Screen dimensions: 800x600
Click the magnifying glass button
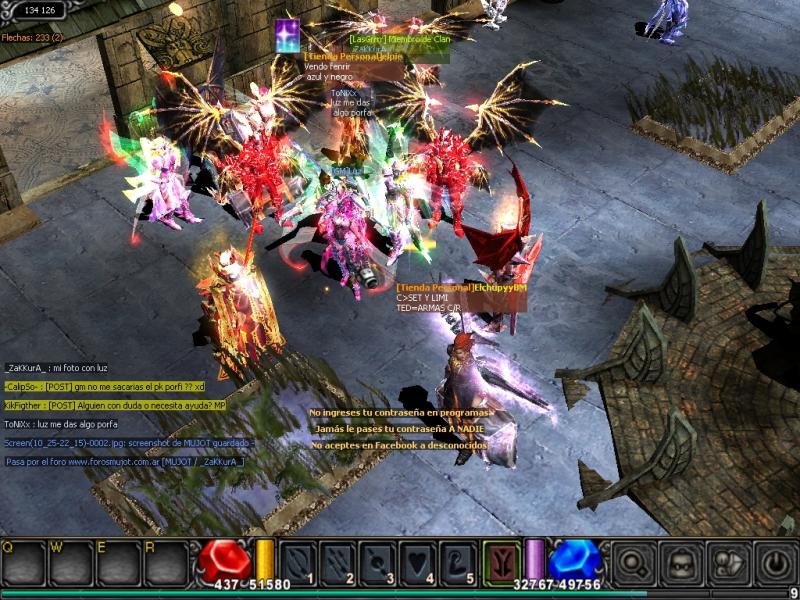point(633,562)
